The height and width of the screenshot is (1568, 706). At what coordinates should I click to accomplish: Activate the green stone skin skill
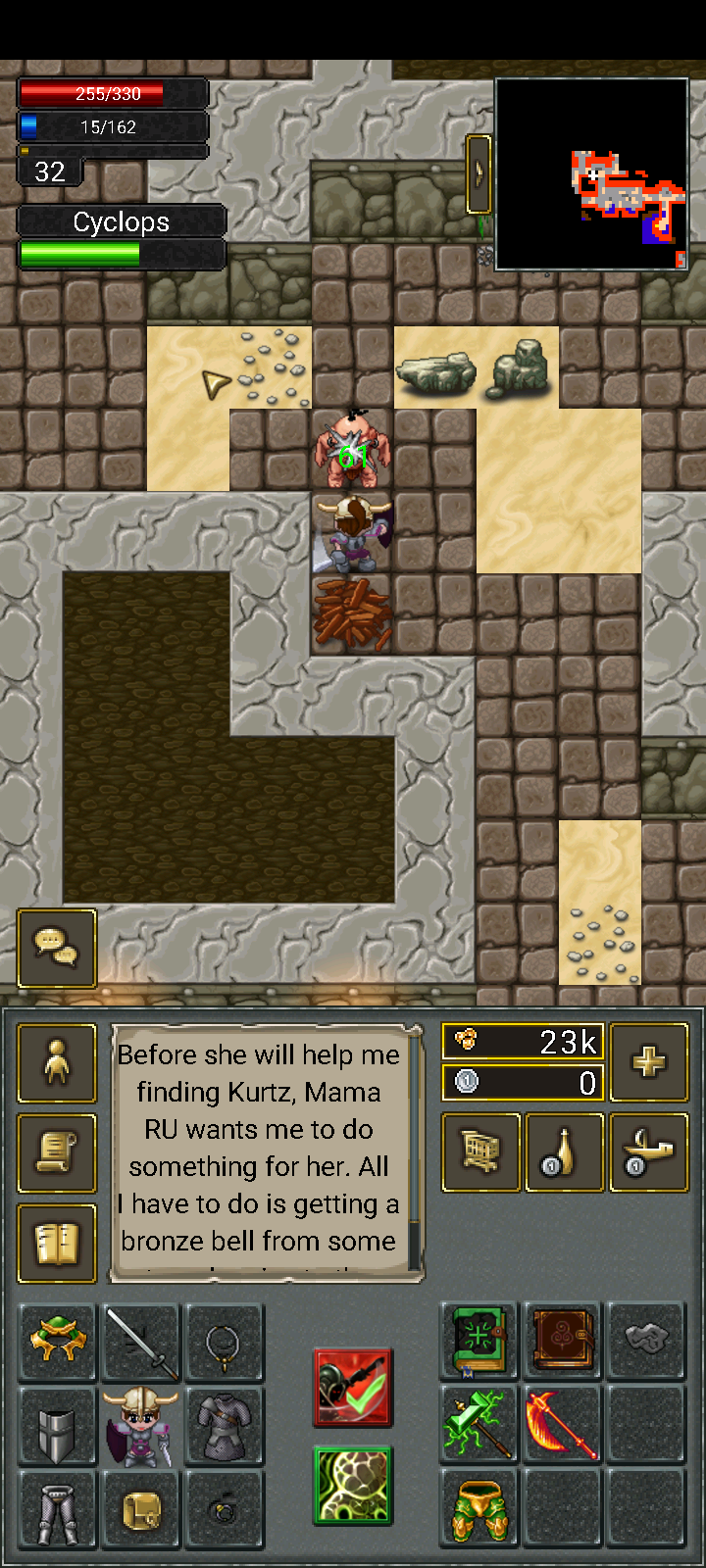[x=353, y=1486]
